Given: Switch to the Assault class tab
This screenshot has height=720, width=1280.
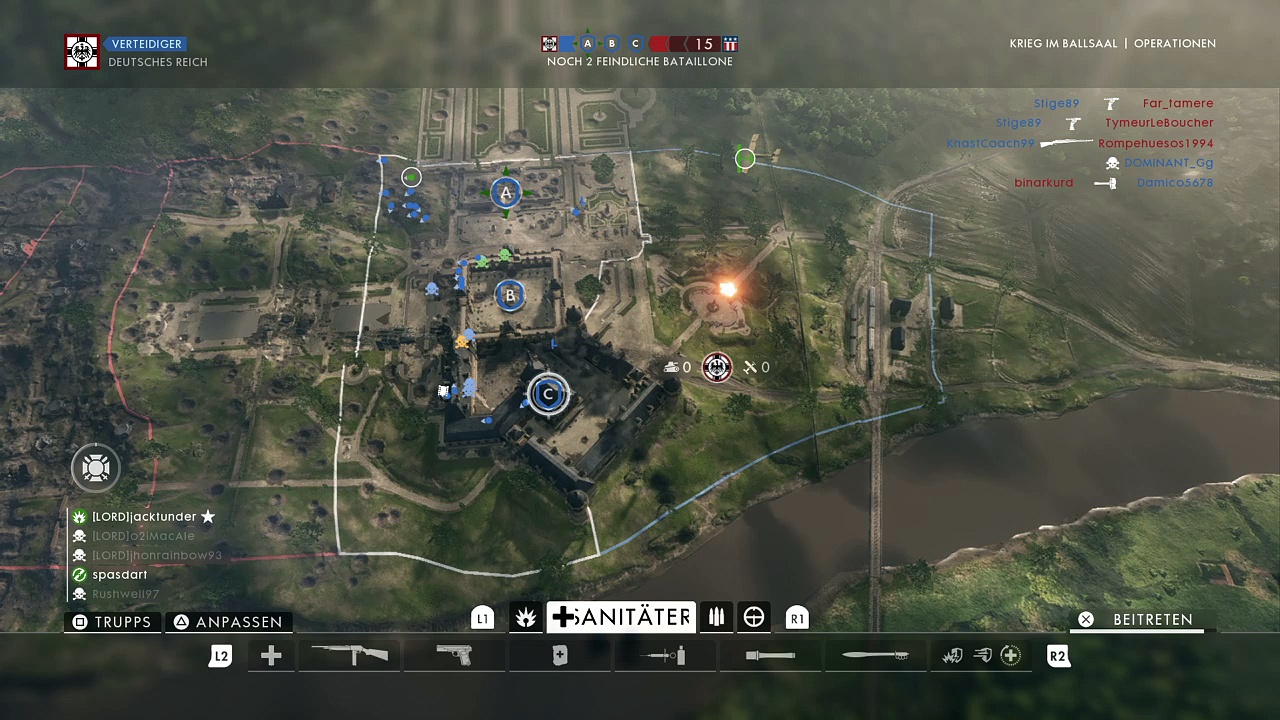Looking at the screenshot, I should (x=525, y=618).
